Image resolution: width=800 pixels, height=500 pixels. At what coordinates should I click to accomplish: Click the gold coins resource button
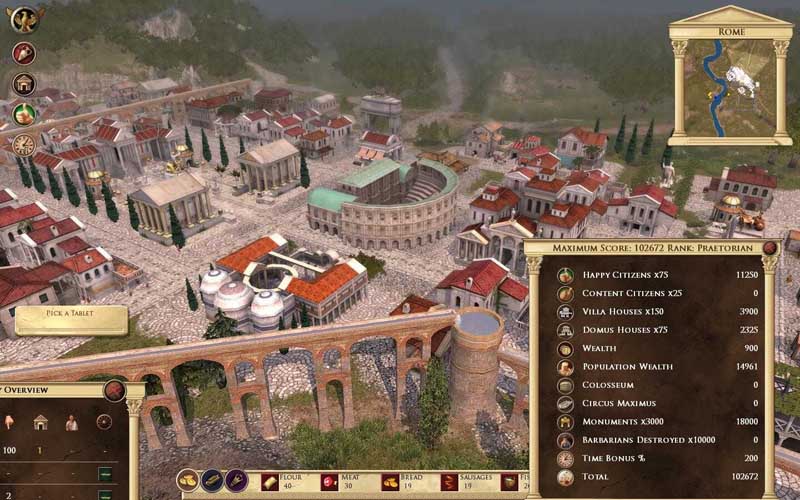point(188,480)
